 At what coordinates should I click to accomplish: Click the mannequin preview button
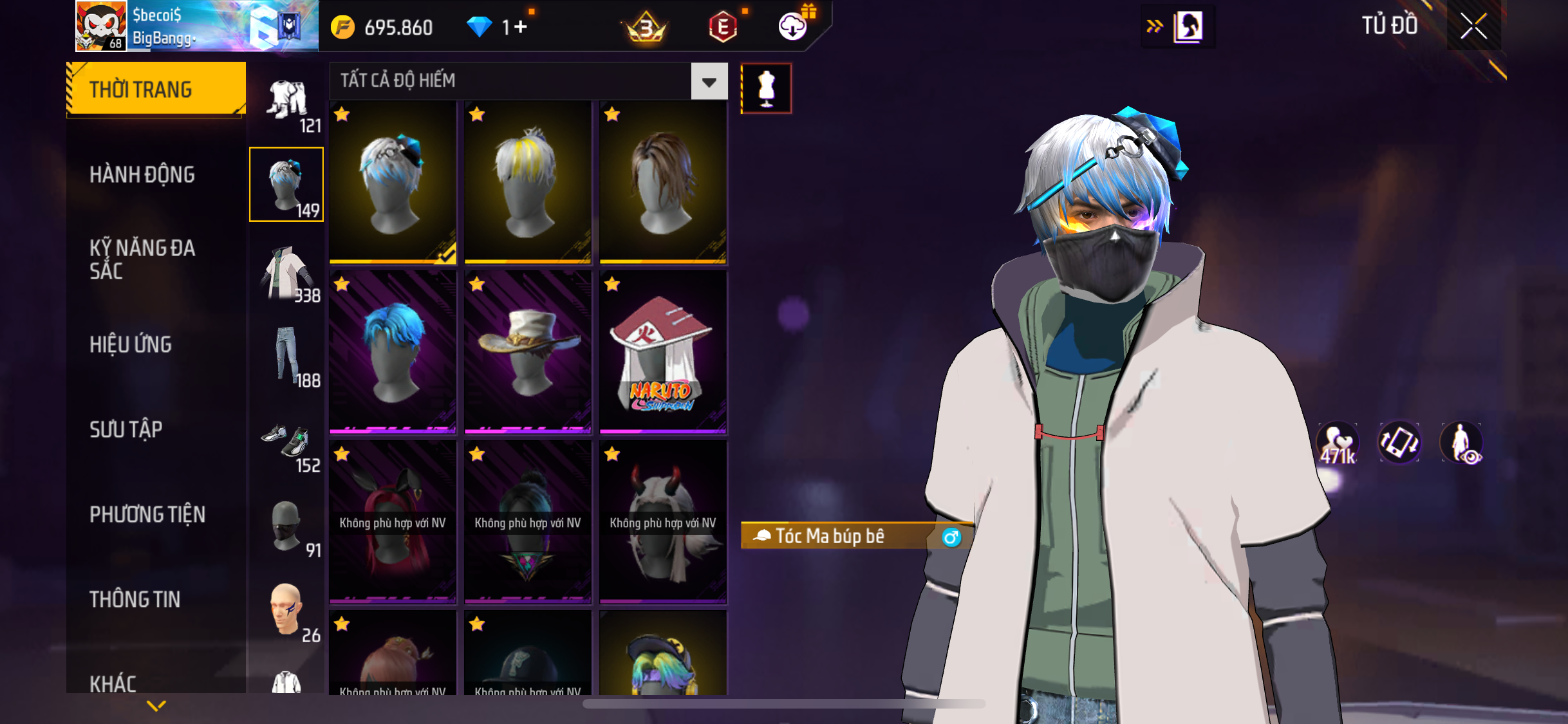[766, 89]
